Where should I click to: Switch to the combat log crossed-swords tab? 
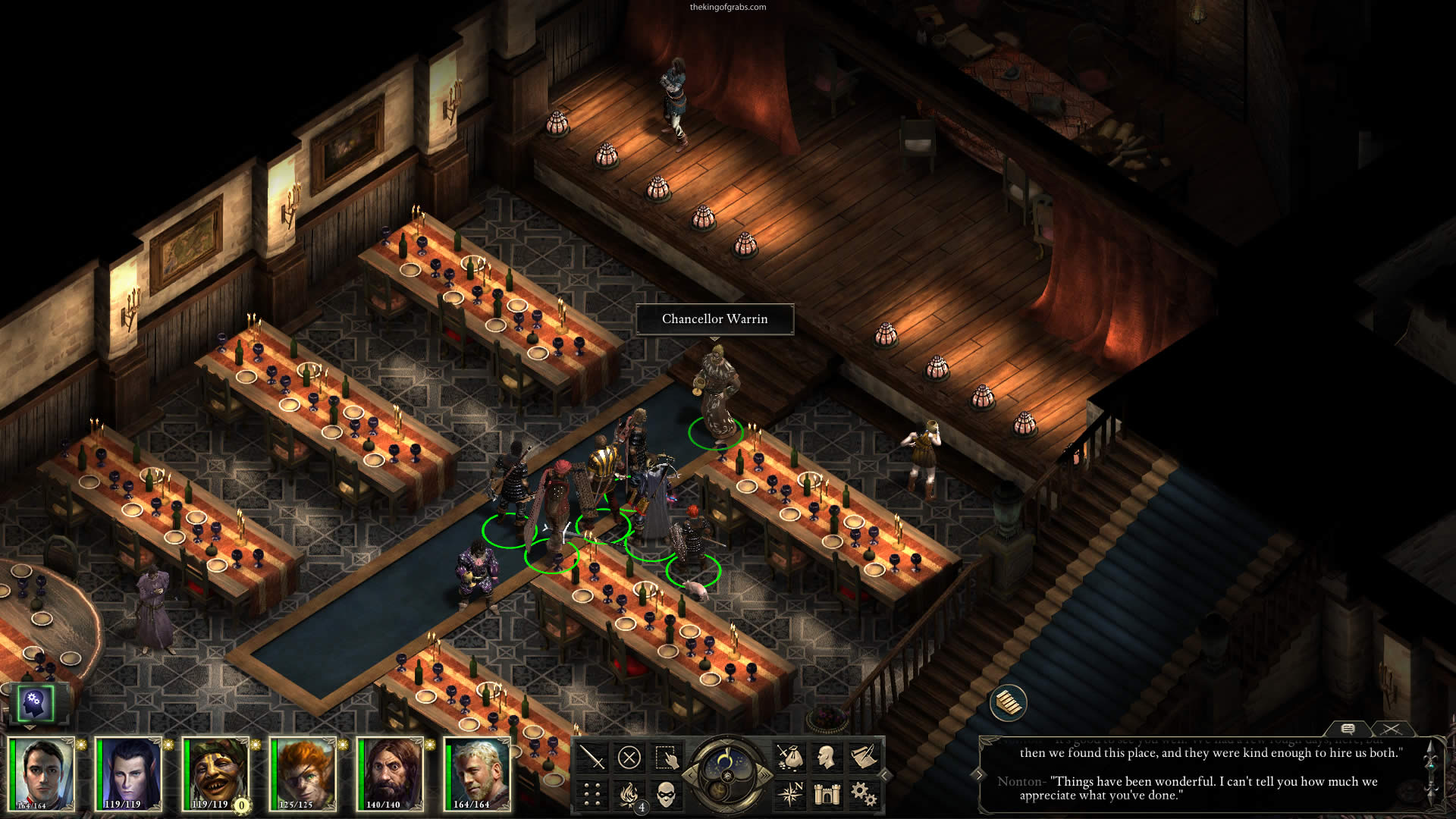(1391, 730)
